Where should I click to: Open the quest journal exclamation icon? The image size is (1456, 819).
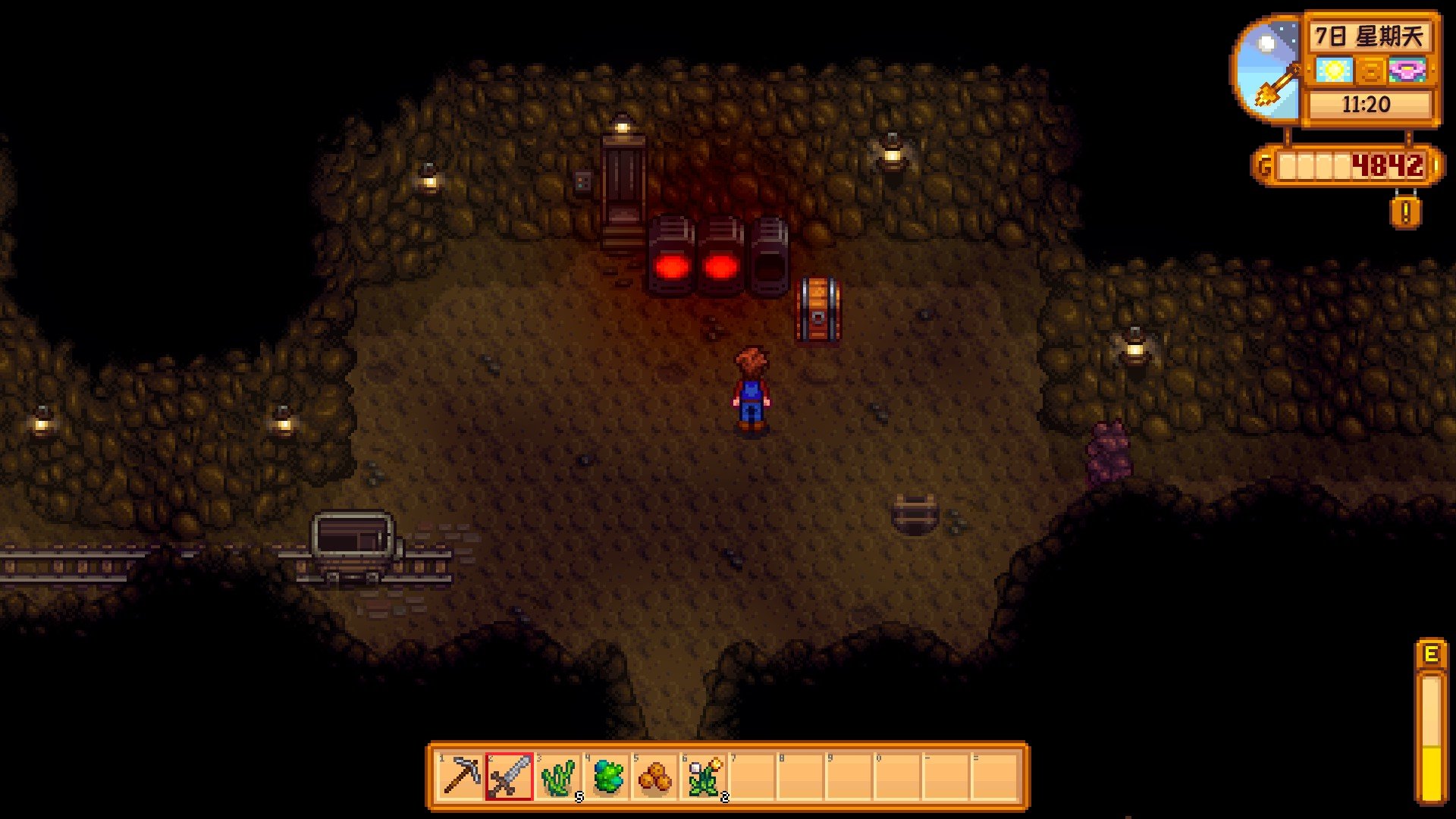pyautogui.click(x=1405, y=212)
